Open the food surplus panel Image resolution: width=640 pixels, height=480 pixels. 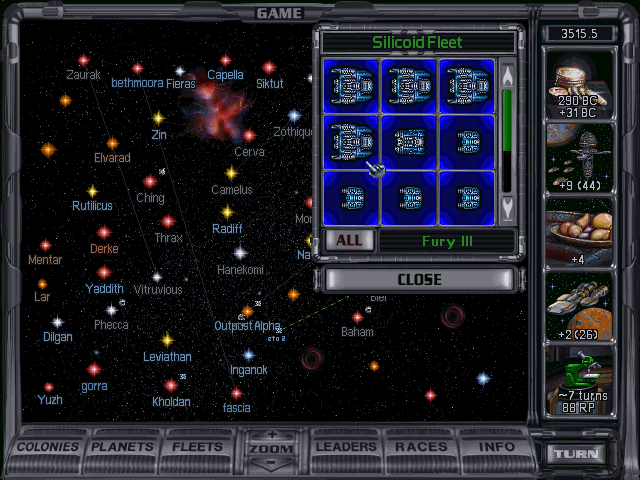pos(579,233)
